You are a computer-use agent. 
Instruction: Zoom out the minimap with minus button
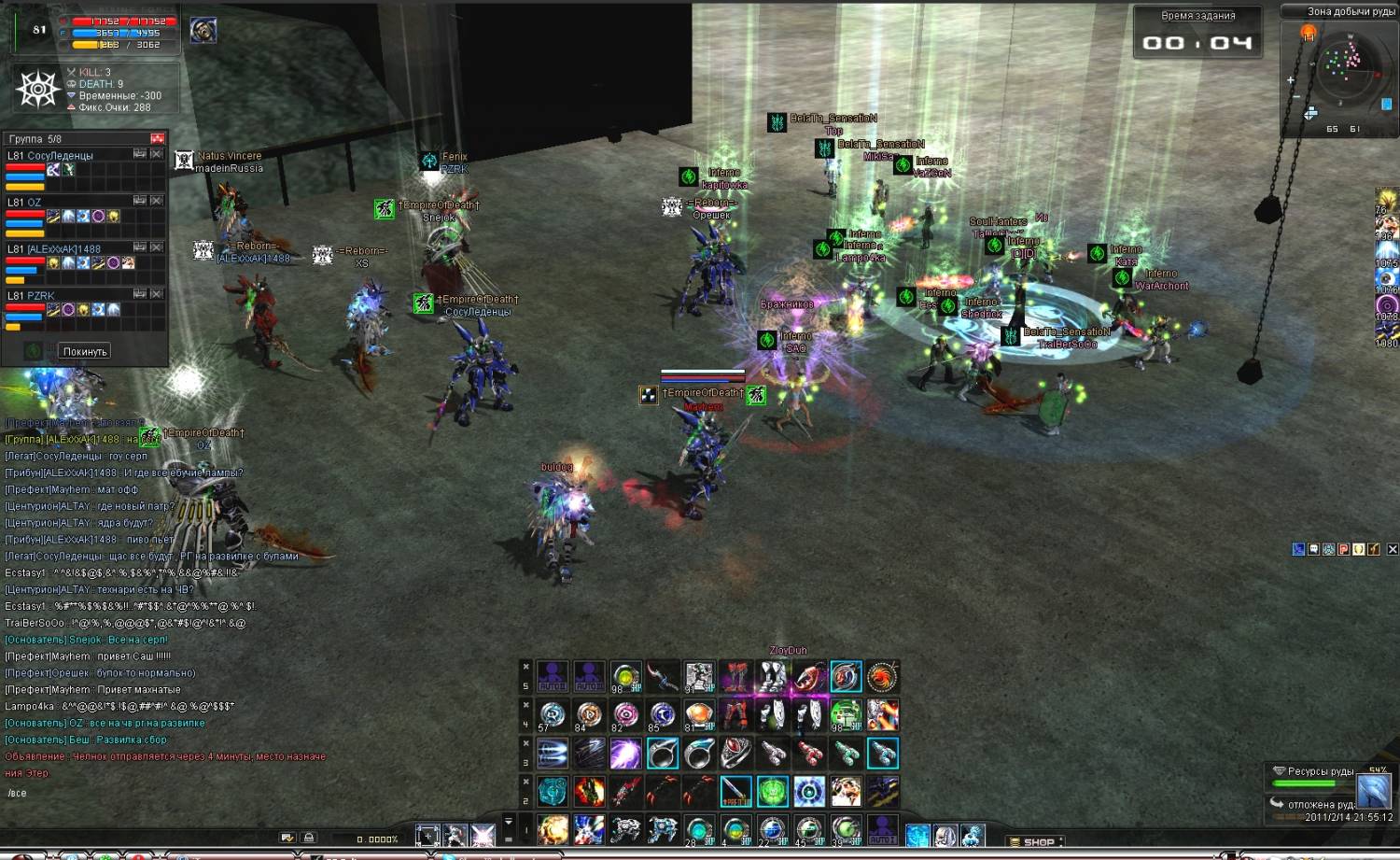(1296, 97)
